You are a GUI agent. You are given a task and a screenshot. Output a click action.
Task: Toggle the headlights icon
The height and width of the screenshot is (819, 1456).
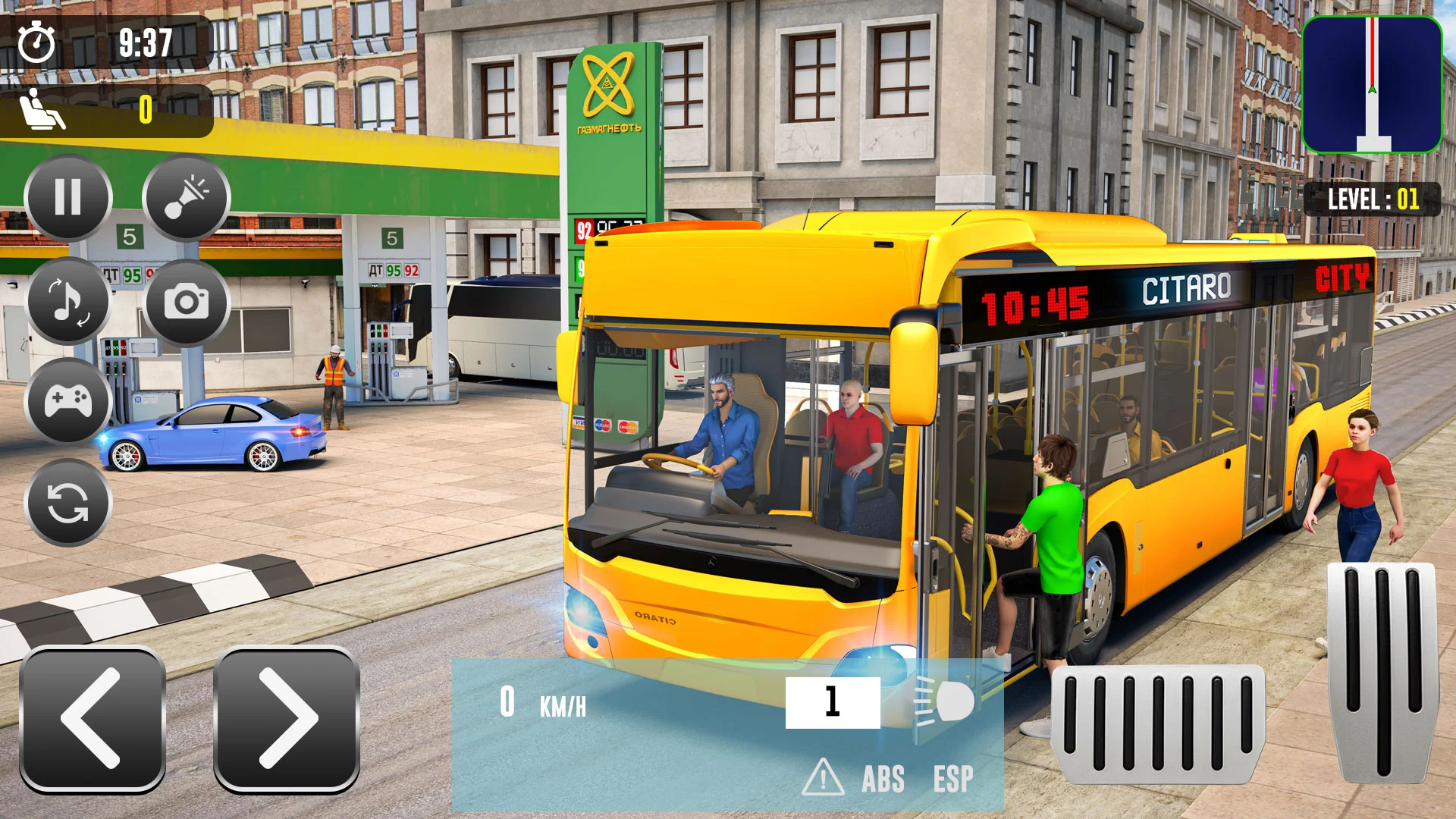pyautogui.click(x=945, y=701)
